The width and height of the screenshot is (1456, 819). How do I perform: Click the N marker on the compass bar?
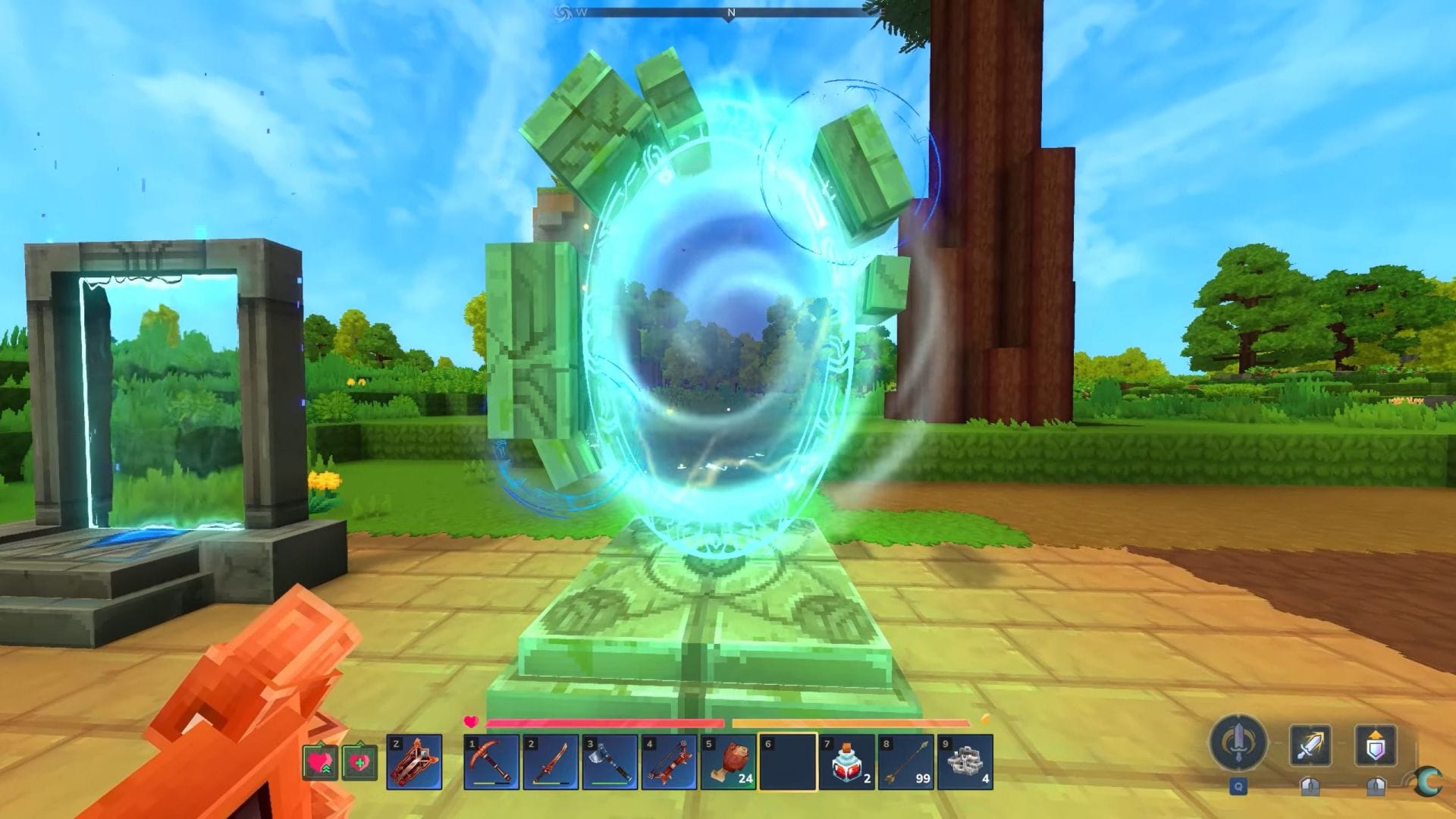tap(730, 11)
